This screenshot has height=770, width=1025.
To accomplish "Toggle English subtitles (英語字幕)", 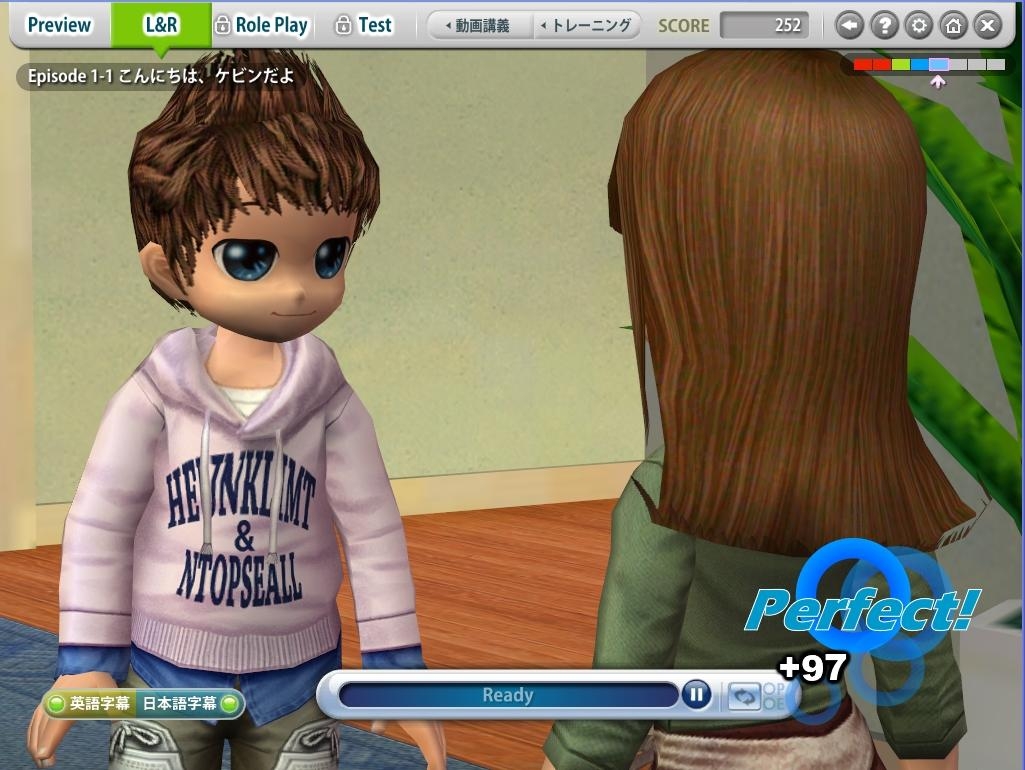I will pos(90,704).
